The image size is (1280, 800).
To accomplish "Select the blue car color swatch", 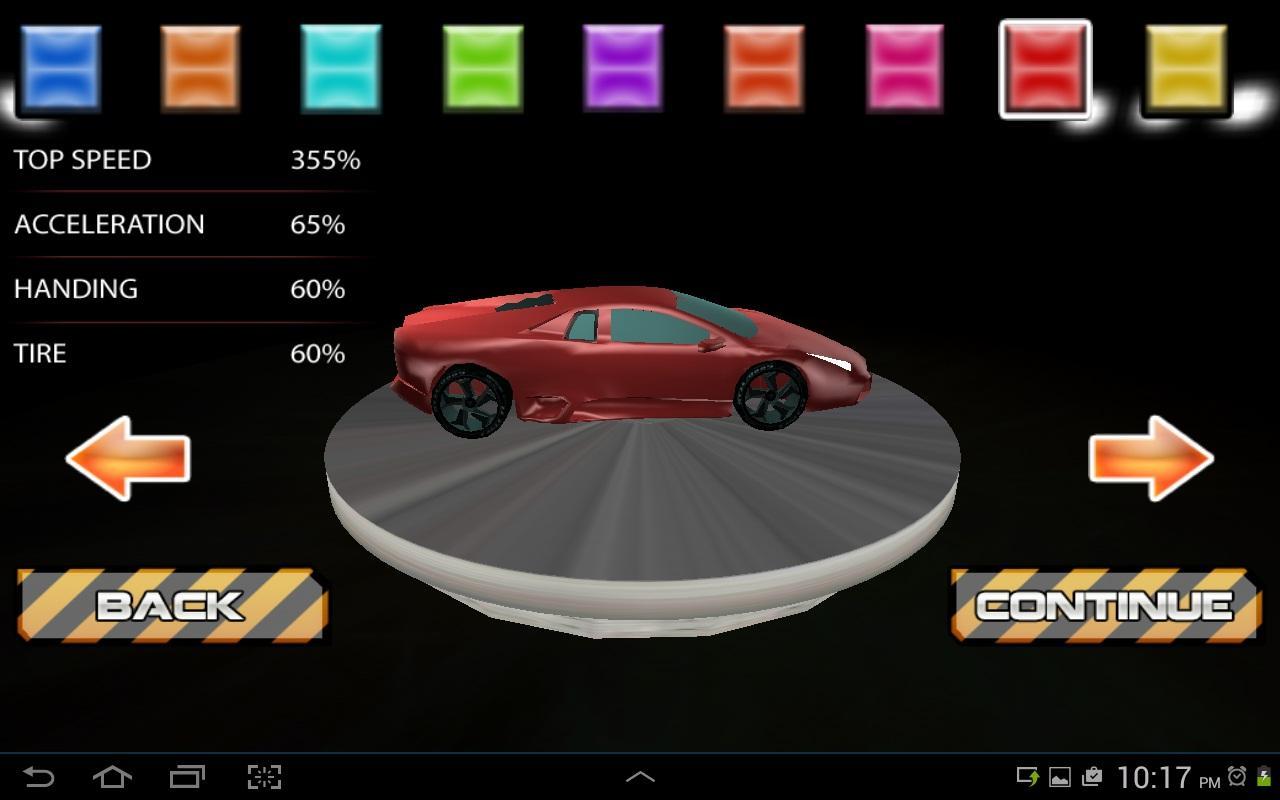I will [60, 65].
